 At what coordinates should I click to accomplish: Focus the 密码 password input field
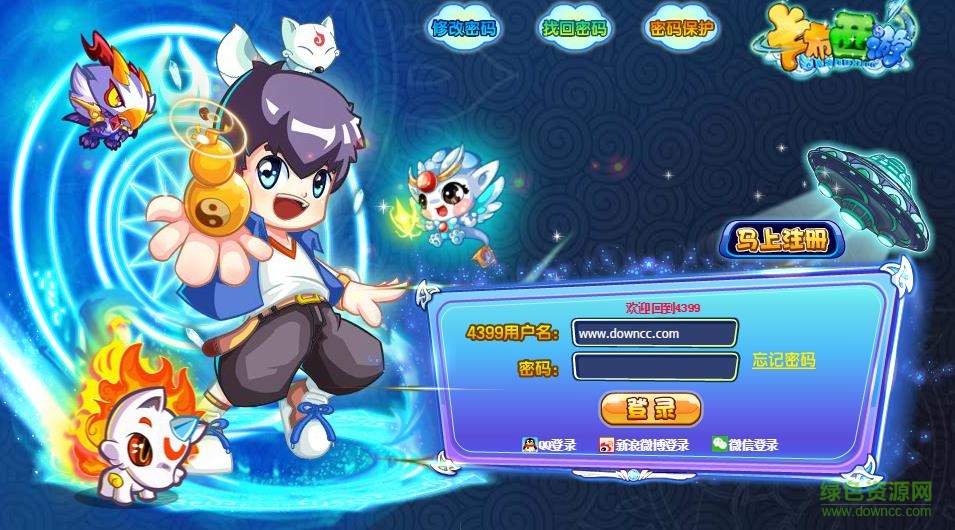tap(655, 367)
